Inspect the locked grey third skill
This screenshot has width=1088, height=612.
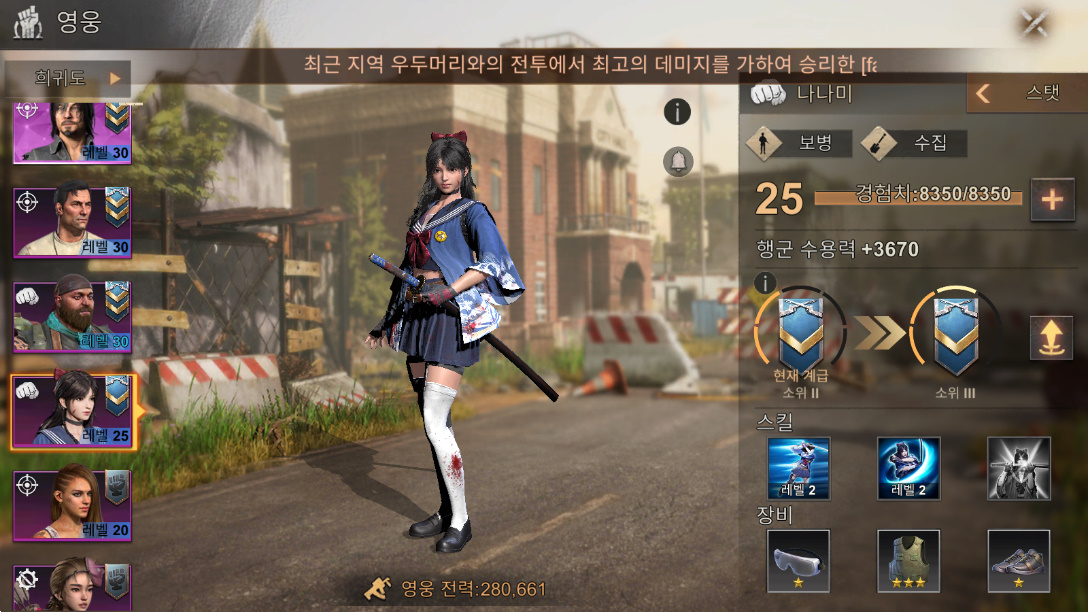1018,468
